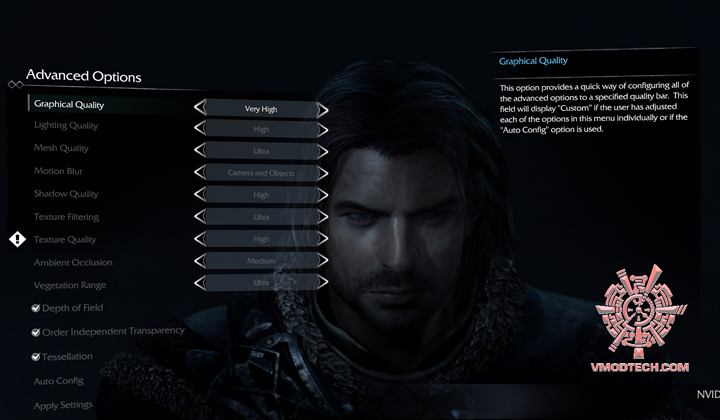
Task: Select the Graphical Quality option row
Action: pyautogui.click(x=69, y=104)
